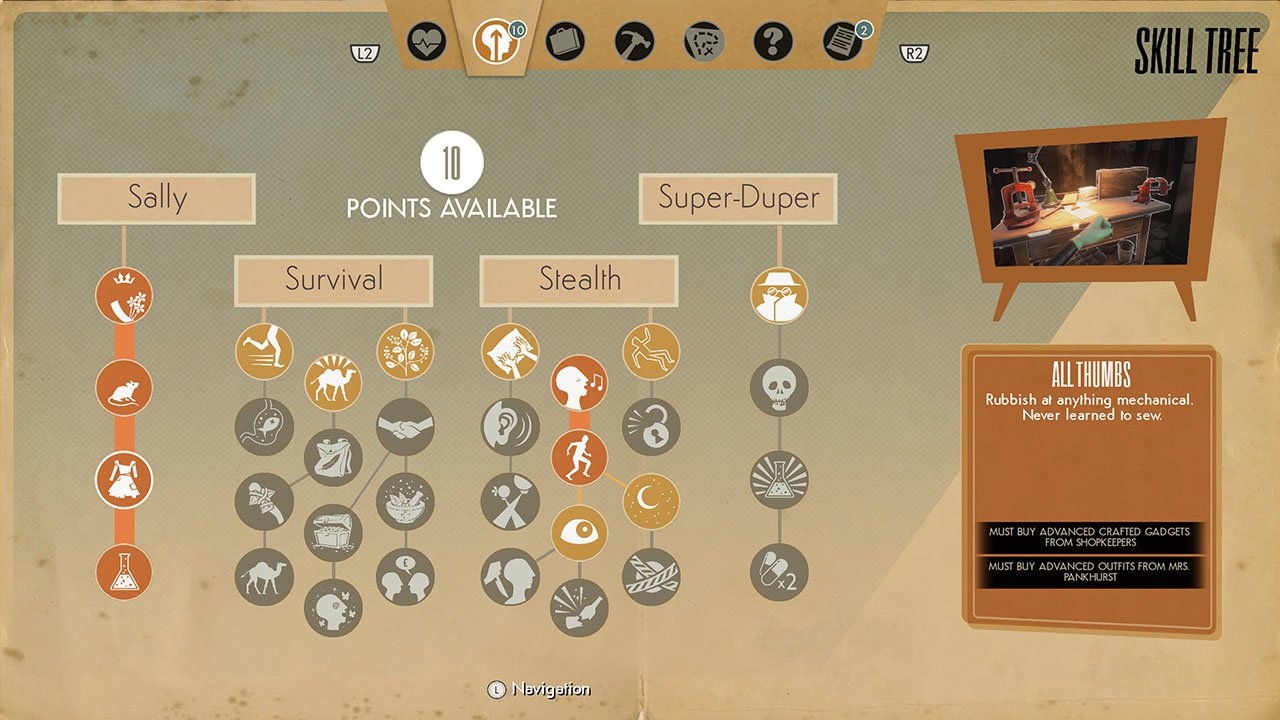Show the map tab
Viewport: 1280px width, 720px height.
pyautogui.click(x=703, y=43)
